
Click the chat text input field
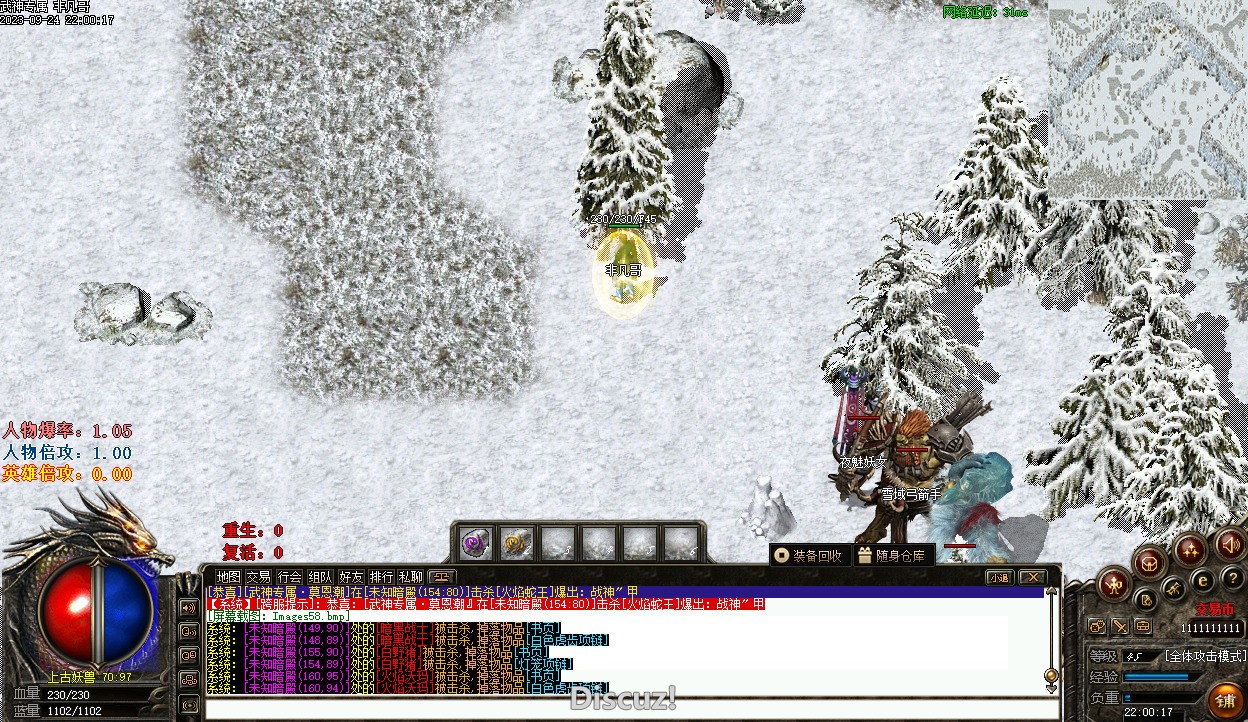630,709
